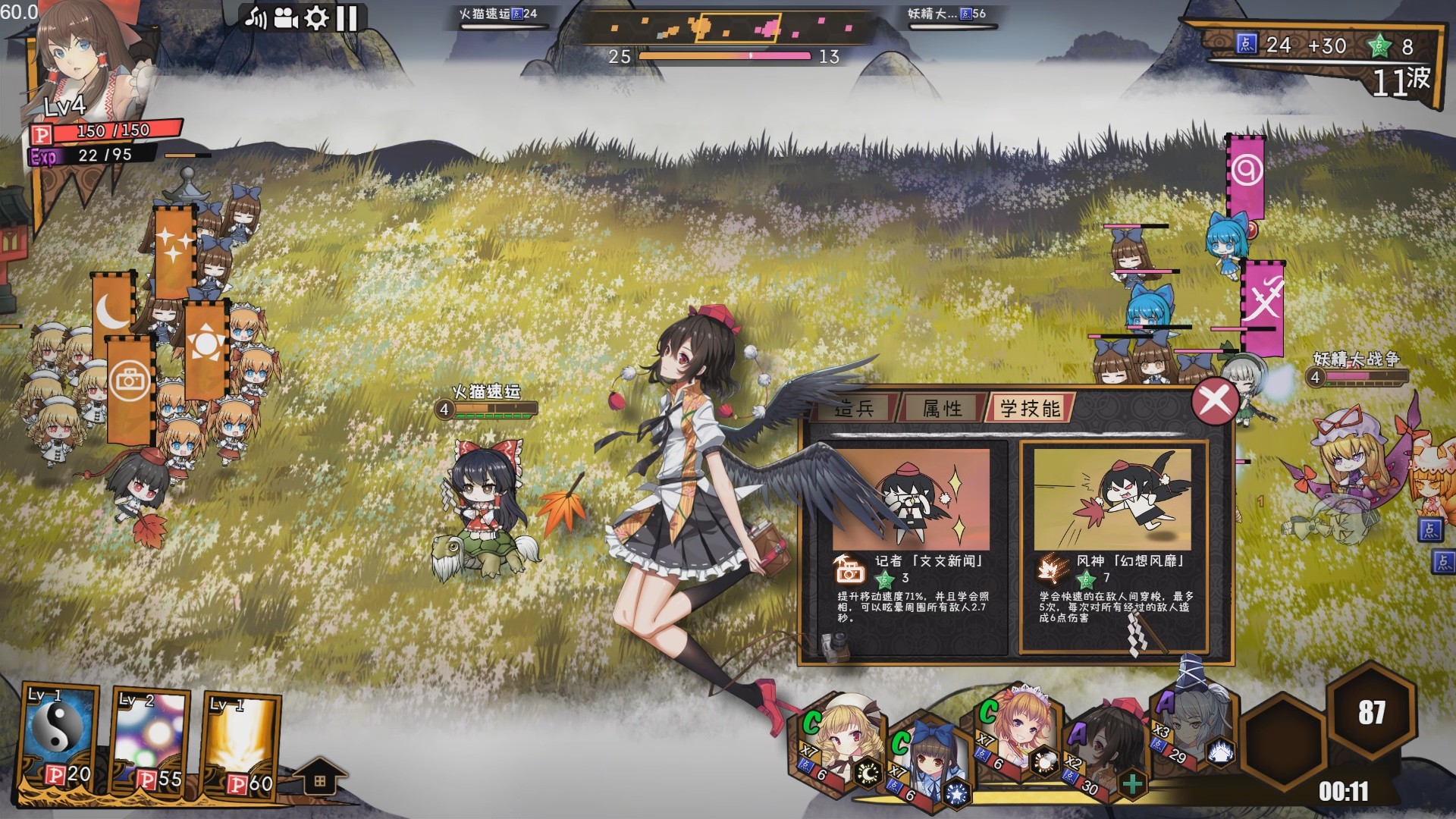This screenshot has width=1456, height=819.
Task: Click the star snowflake emblem on the blue-bow unit
Action: coord(957,793)
